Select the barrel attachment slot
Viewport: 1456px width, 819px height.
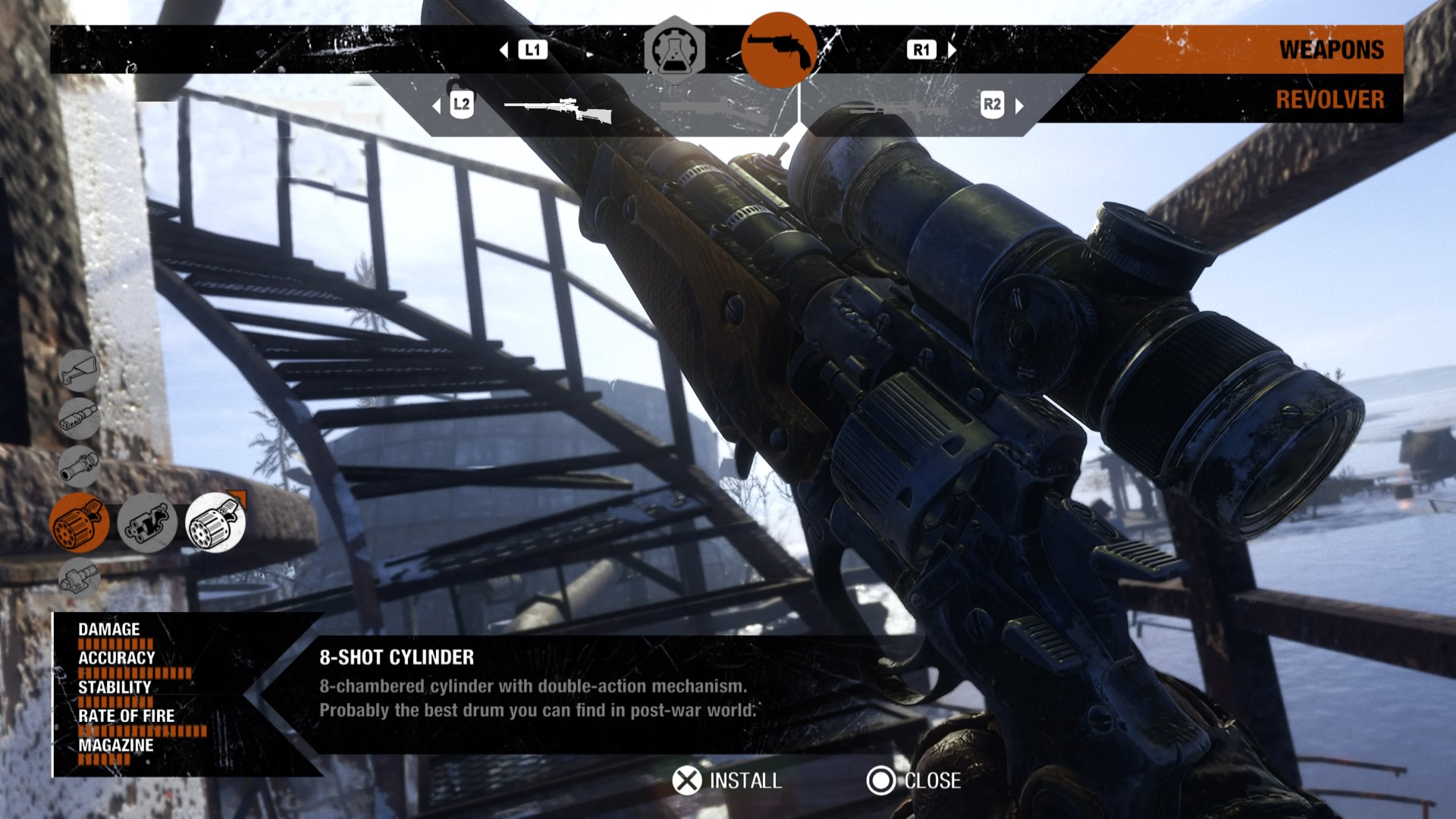(79, 418)
